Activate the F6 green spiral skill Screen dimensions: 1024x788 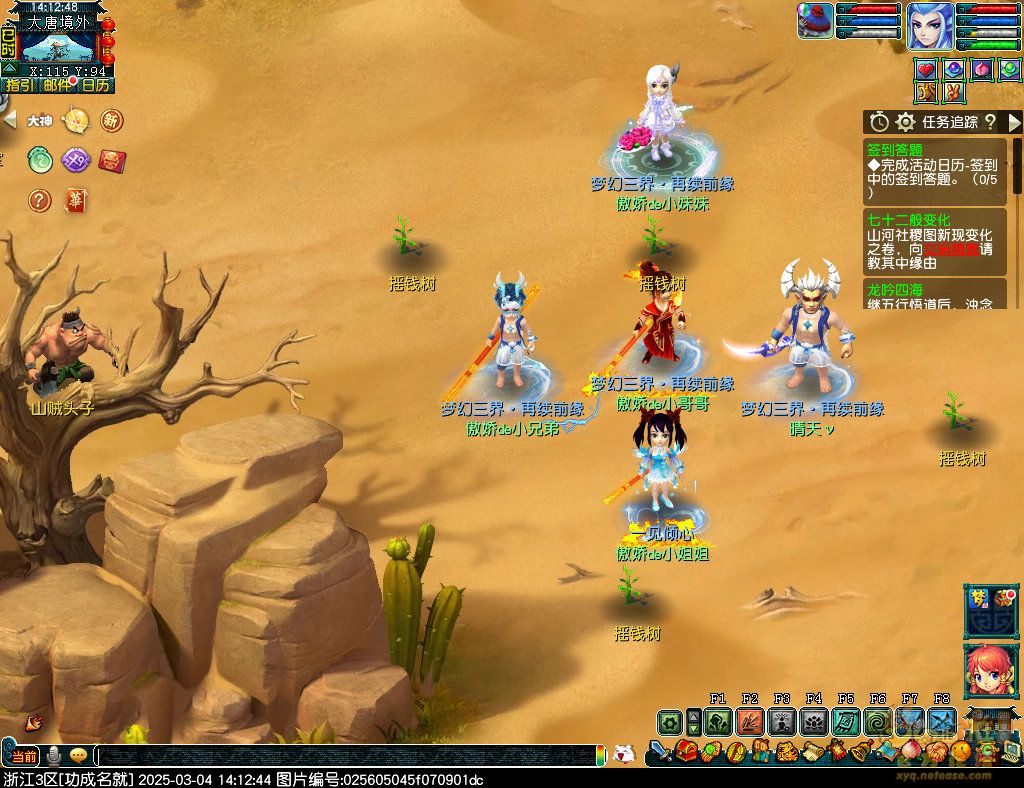[878, 721]
